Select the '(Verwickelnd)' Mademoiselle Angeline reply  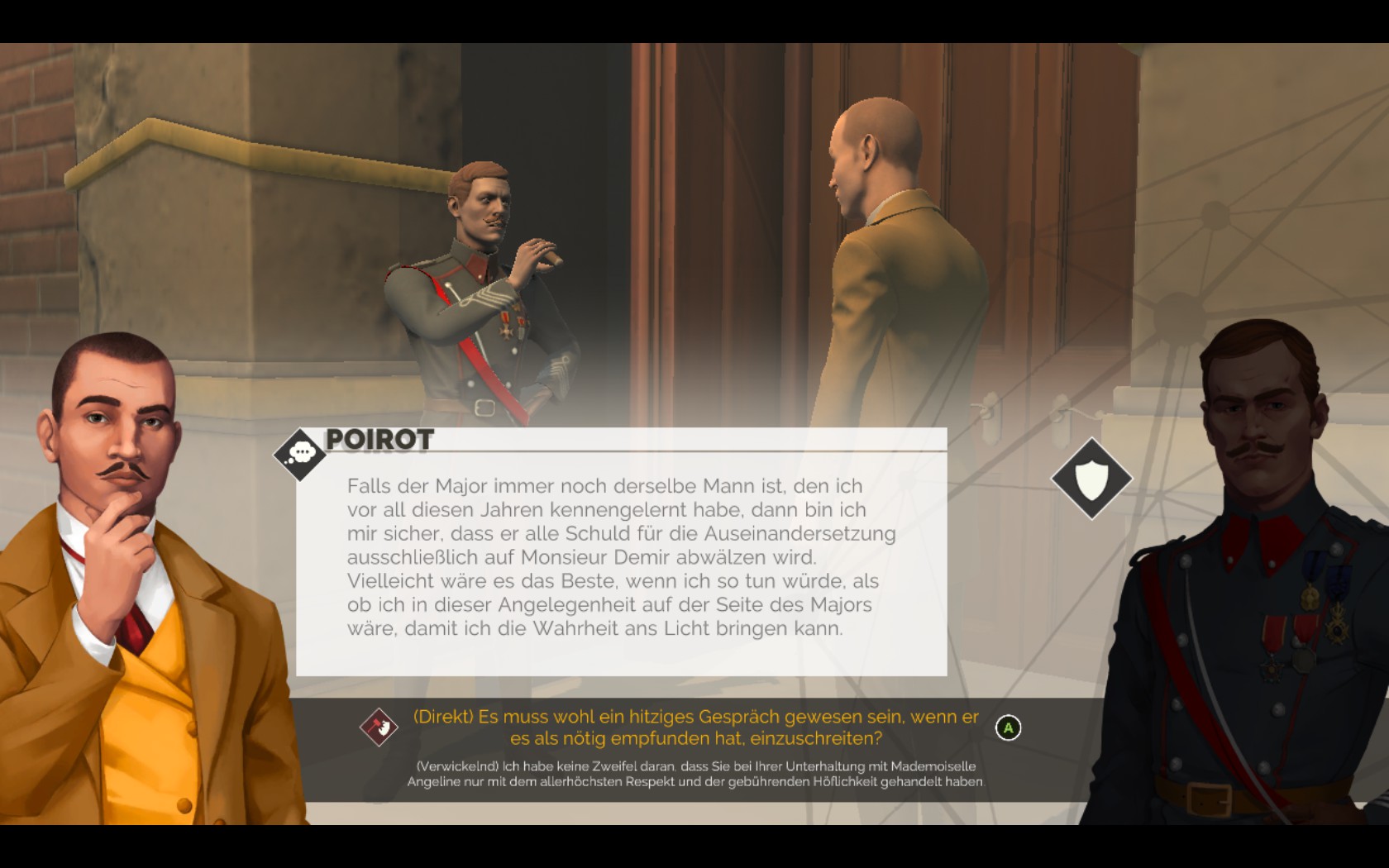[x=694, y=775]
